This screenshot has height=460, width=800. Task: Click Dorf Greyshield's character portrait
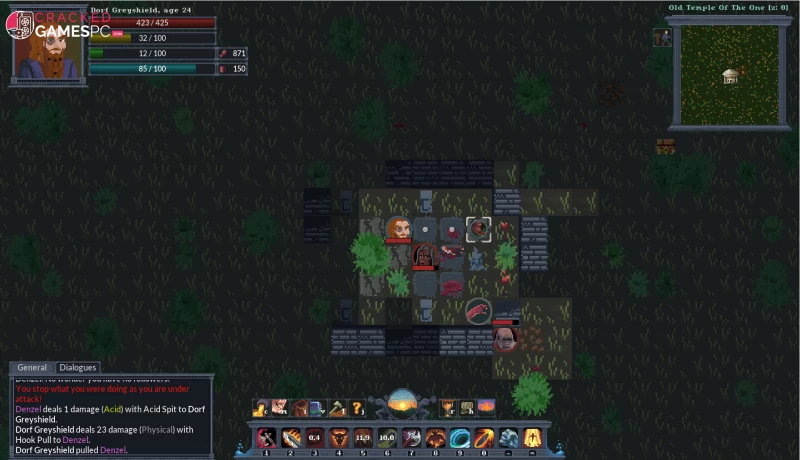pyautogui.click(x=47, y=45)
